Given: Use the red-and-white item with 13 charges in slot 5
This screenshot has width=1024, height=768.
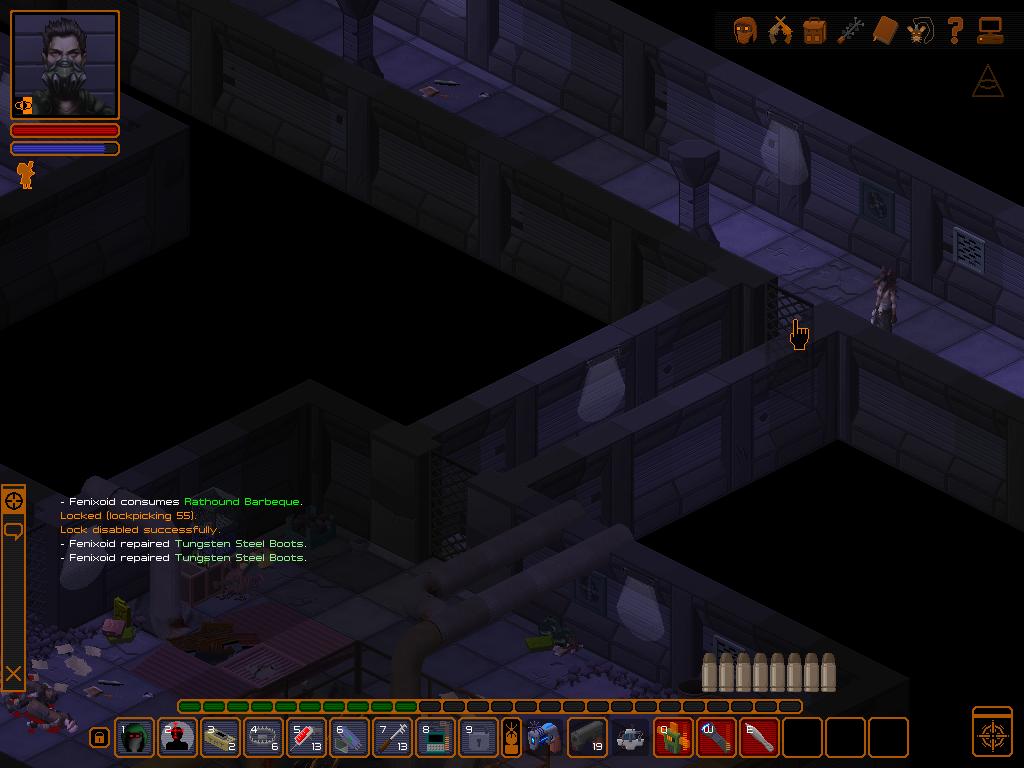Looking at the screenshot, I should tap(307, 738).
